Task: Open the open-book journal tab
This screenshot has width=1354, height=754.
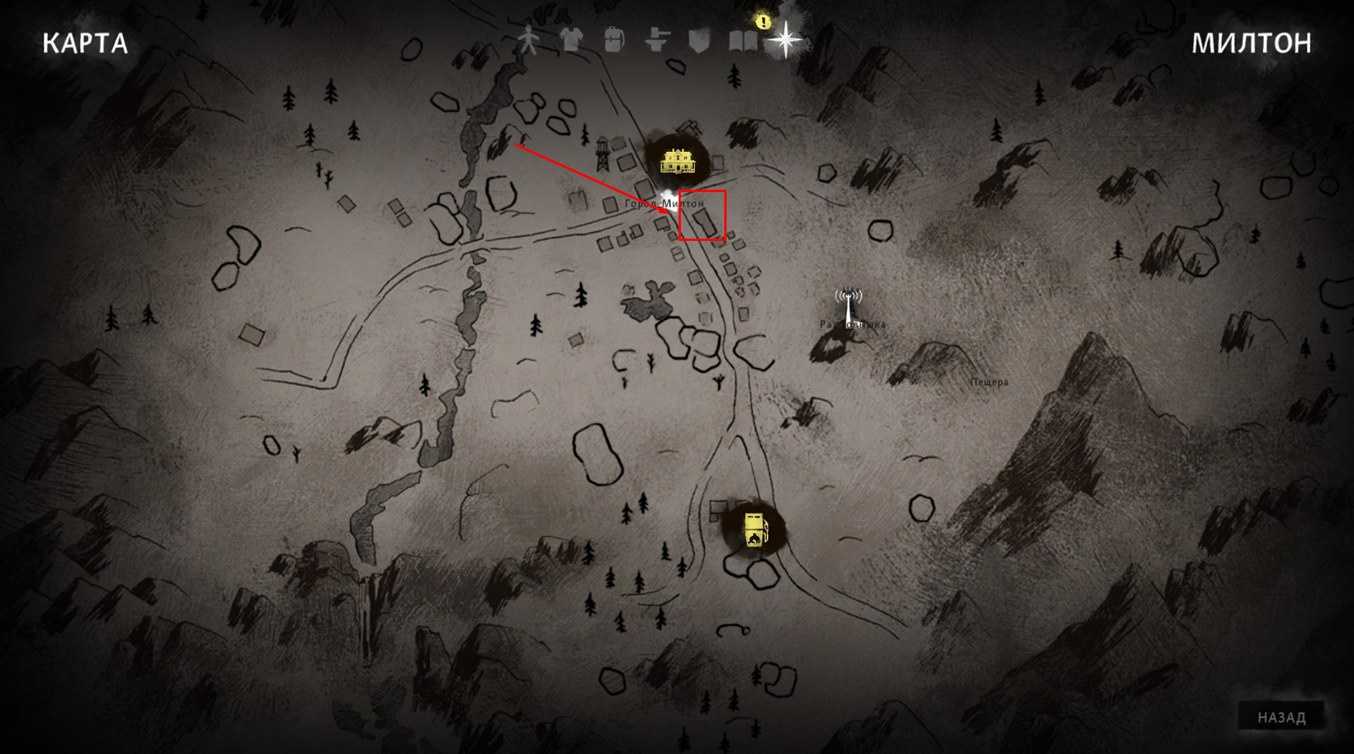Action: pos(742,40)
